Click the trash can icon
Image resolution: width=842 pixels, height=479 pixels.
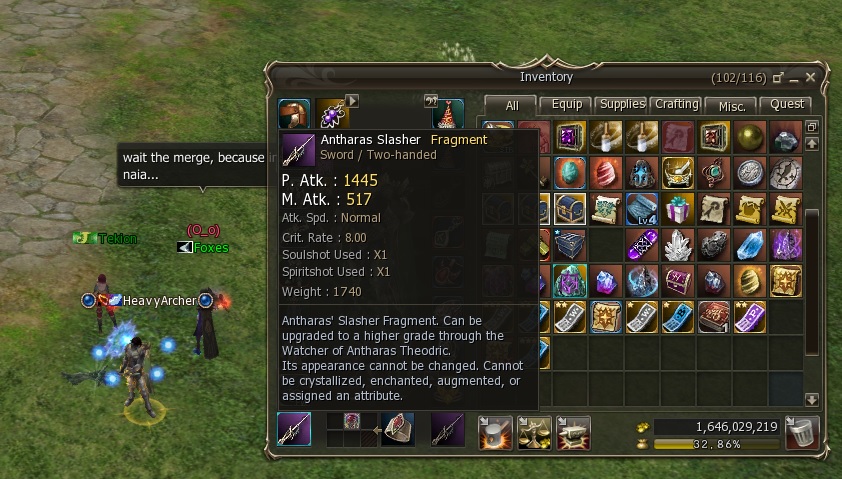click(802, 432)
